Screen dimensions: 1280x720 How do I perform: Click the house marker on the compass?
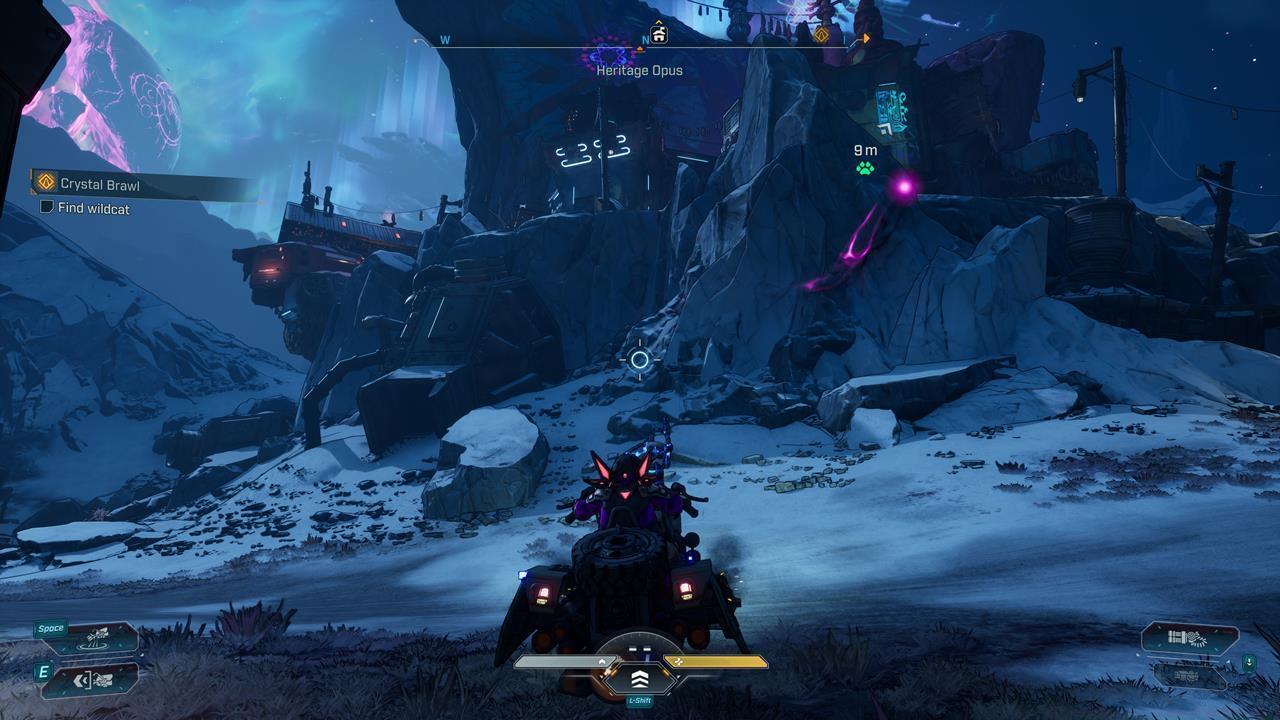click(658, 34)
